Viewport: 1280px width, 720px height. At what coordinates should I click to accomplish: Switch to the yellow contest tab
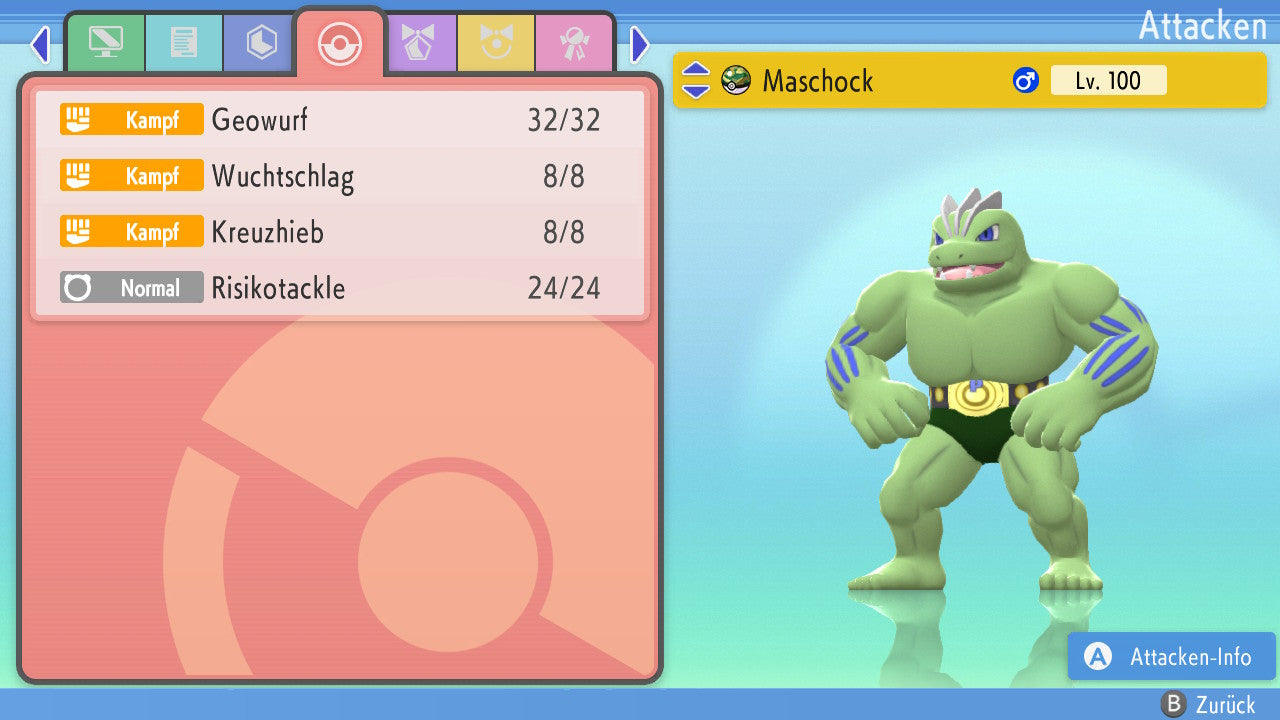[x=496, y=43]
